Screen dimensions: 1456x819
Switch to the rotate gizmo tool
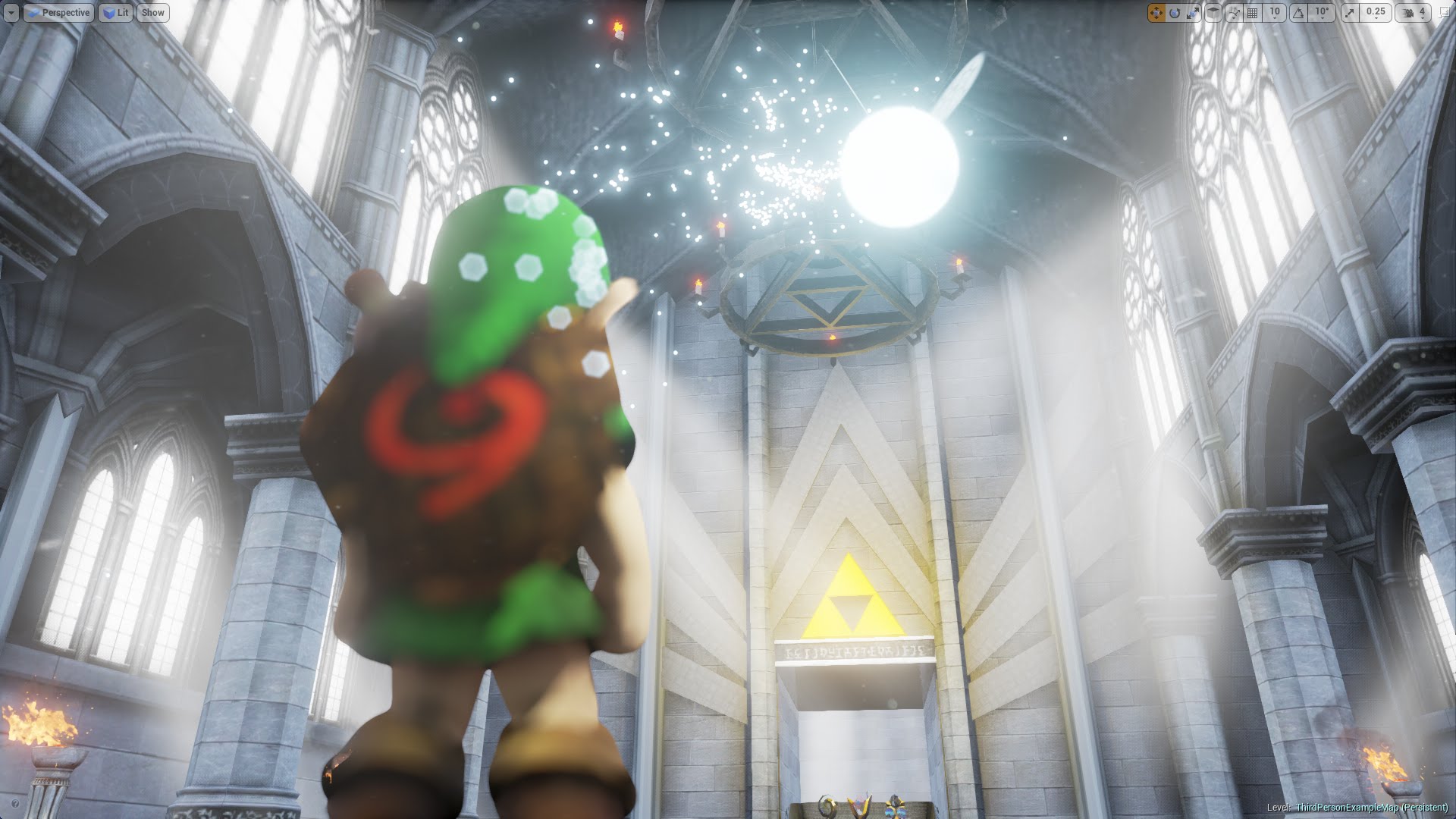click(x=1175, y=13)
